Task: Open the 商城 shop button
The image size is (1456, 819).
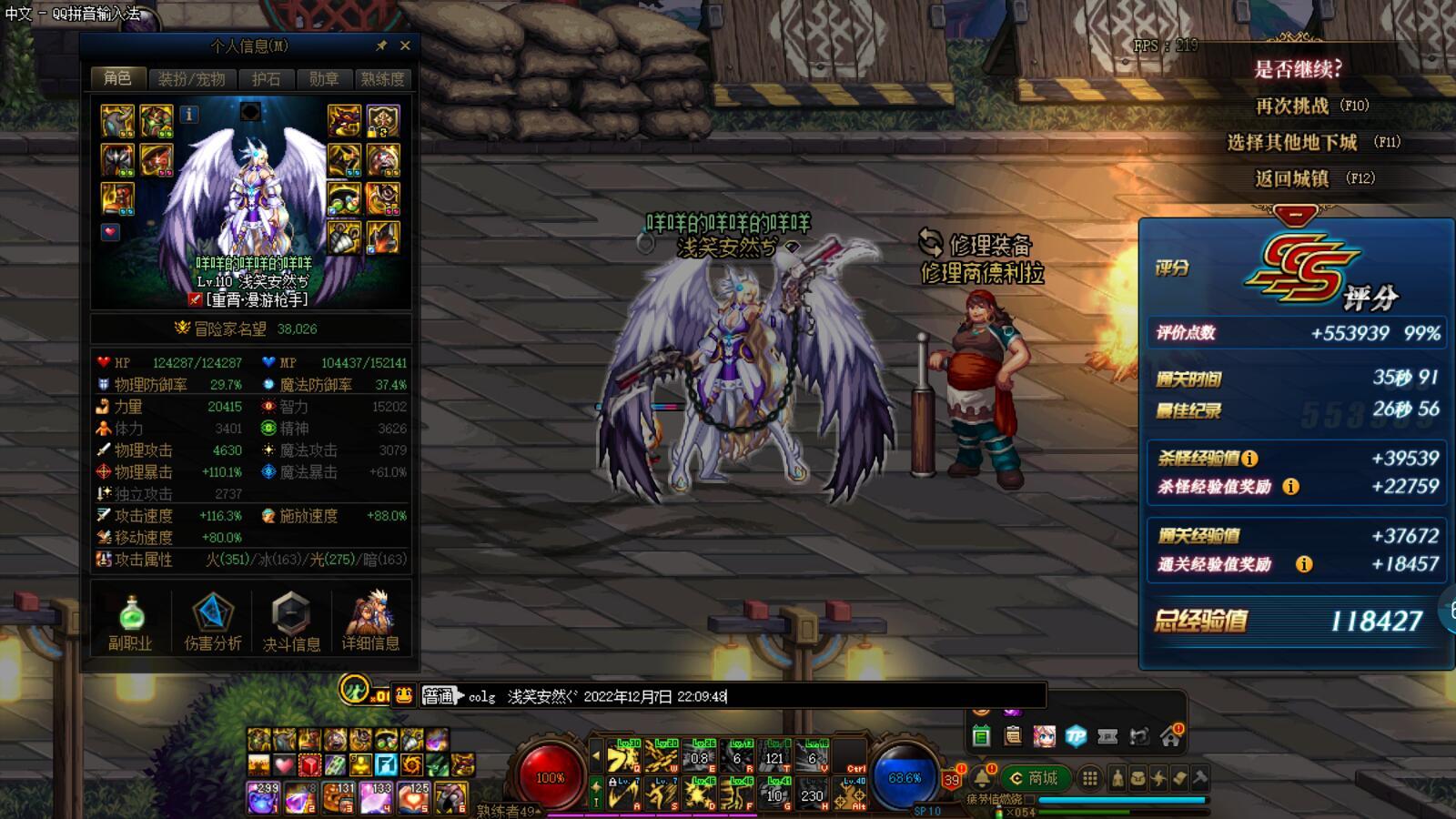Action: click(x=1034, y=778)
